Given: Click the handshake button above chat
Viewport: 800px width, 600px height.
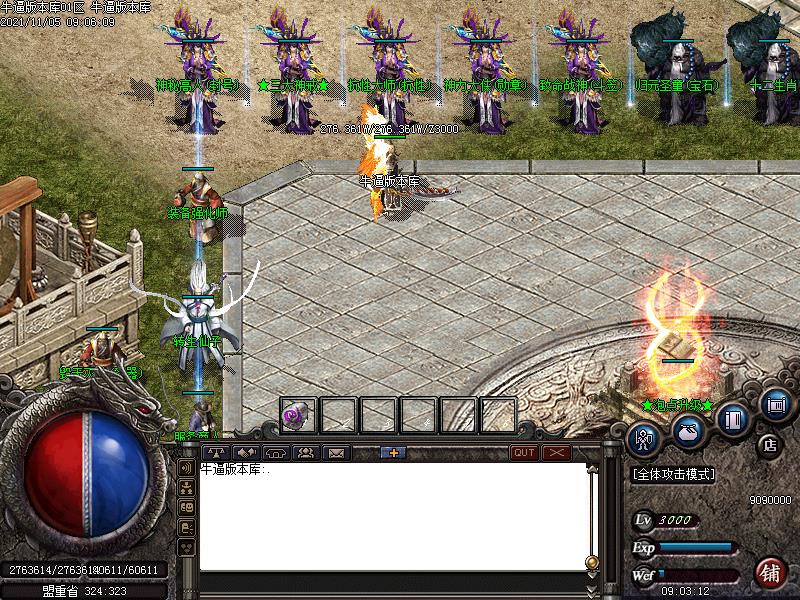Looking at the screenshot, I should pyautogui.click(x=246, y=452).
